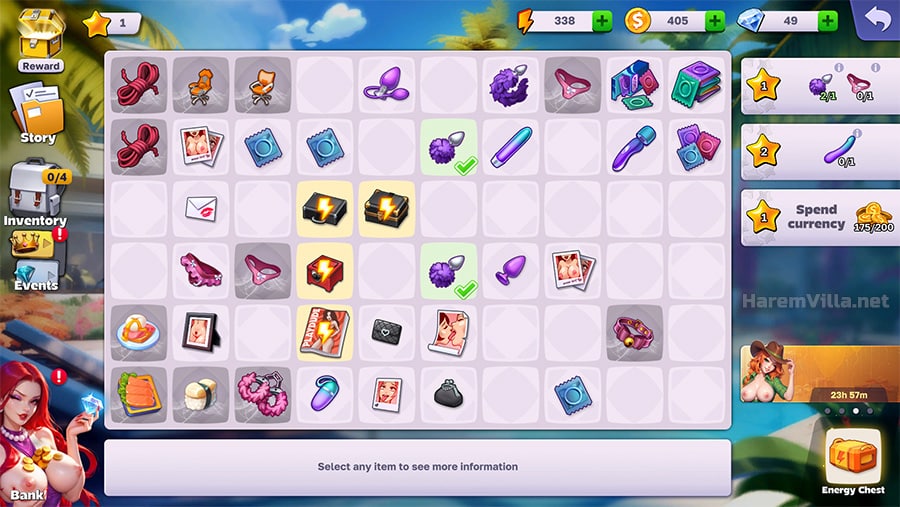Select the Spend currency quest
900x507 pixels.
pos(819,218)
